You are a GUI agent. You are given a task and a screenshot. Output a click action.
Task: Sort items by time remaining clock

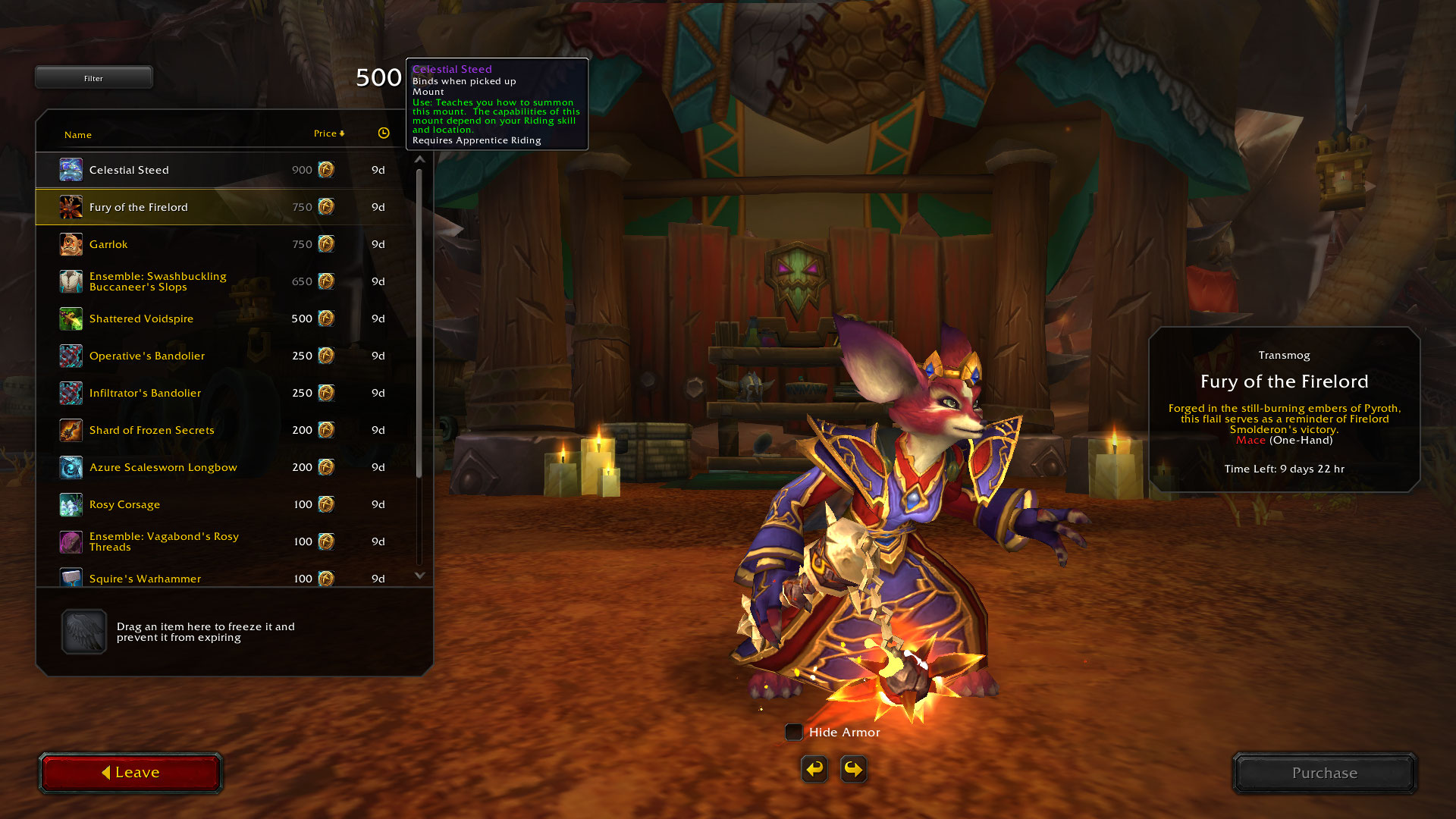[384, 133]
